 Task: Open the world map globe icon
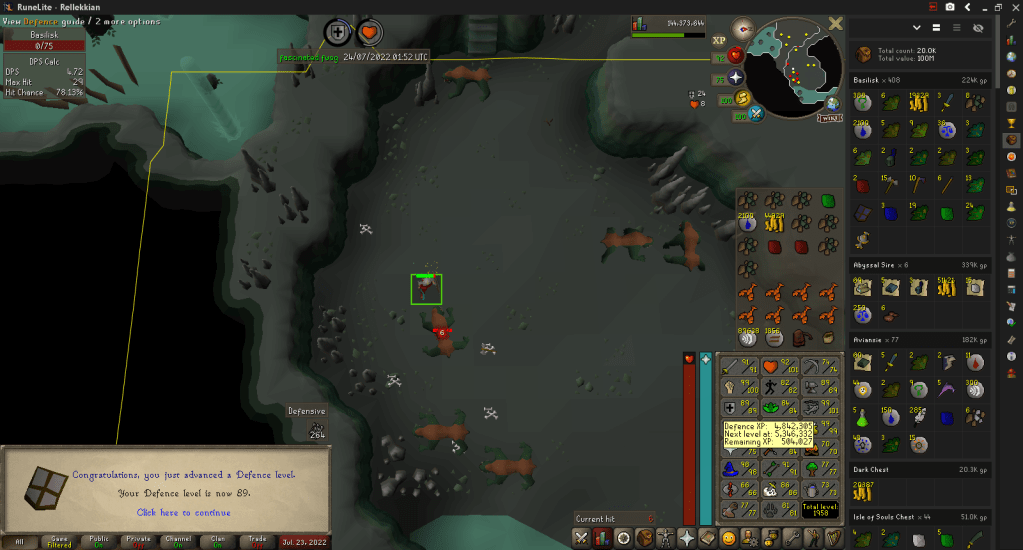coord(832,103)
